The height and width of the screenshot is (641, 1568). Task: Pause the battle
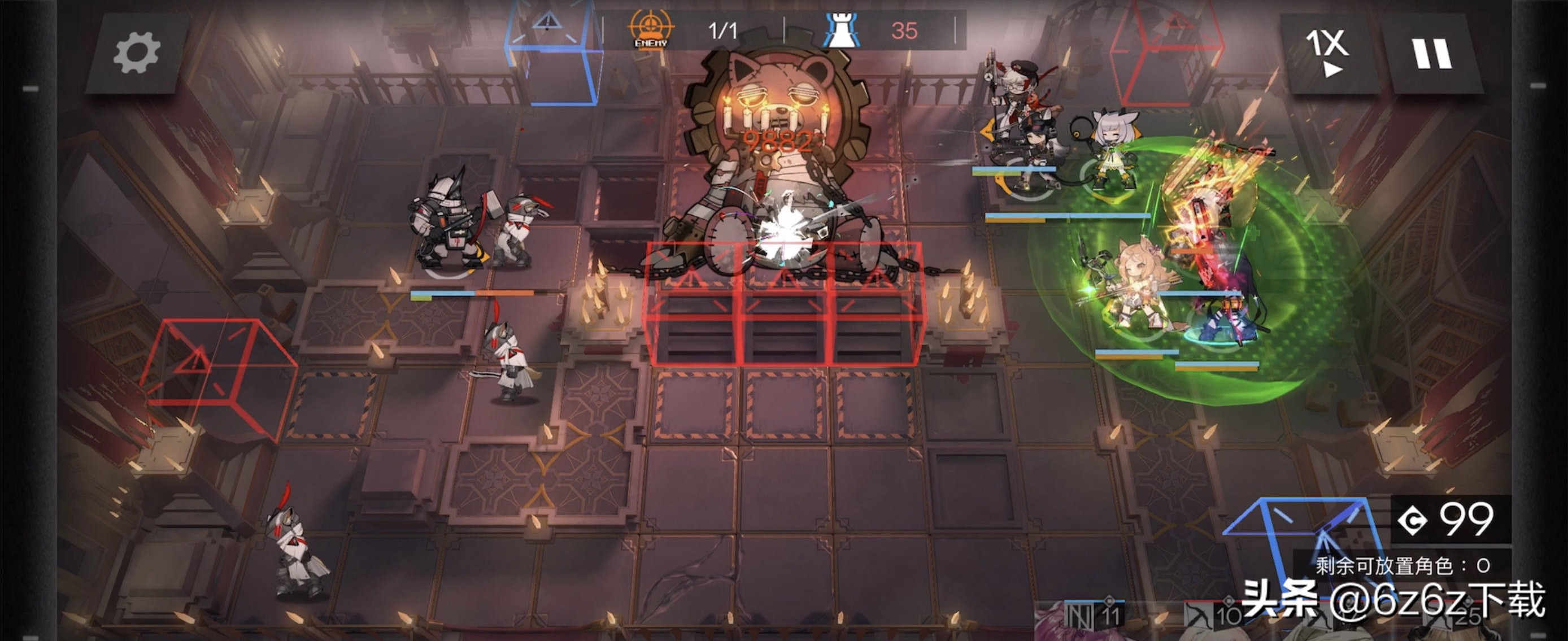click(1431, 54)
